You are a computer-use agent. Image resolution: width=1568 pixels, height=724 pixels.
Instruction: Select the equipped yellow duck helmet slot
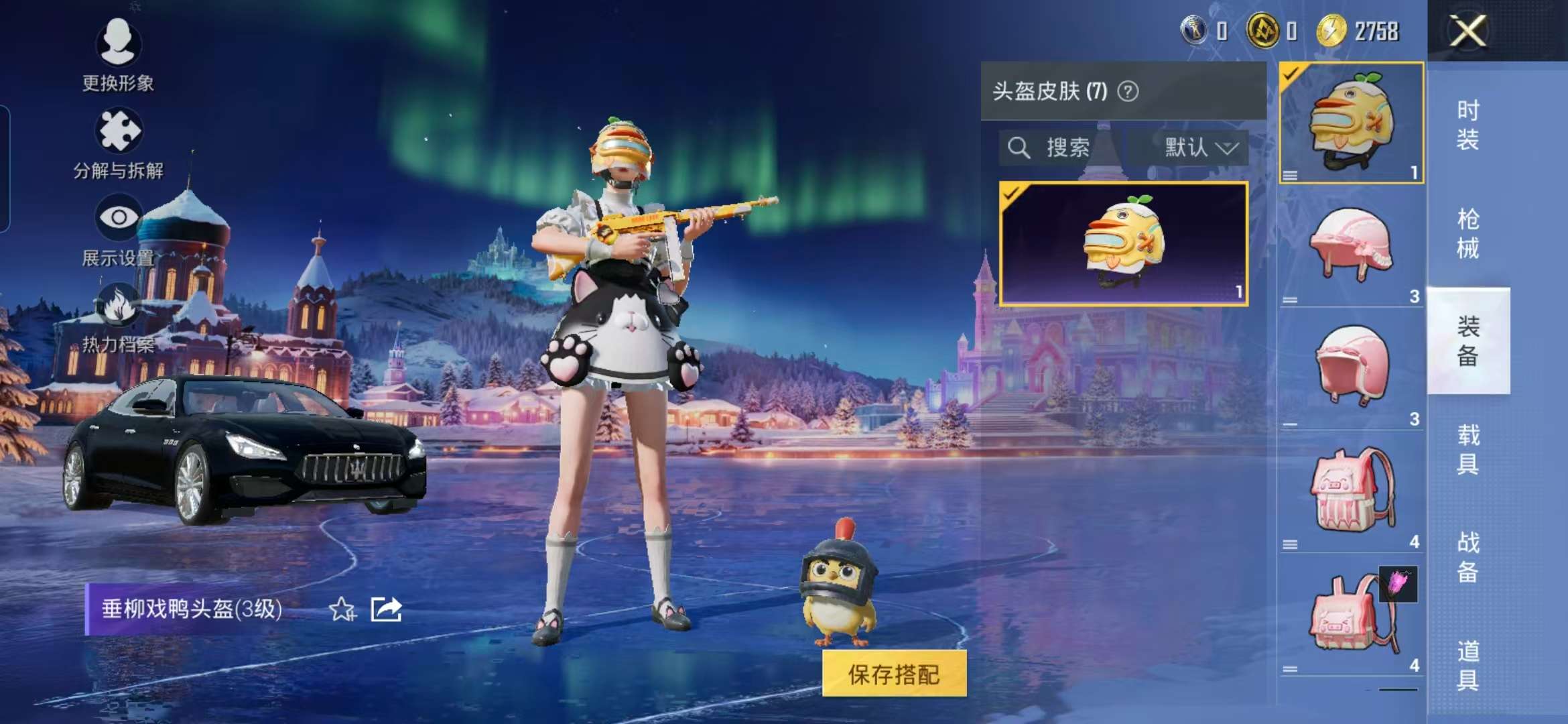1352,122
